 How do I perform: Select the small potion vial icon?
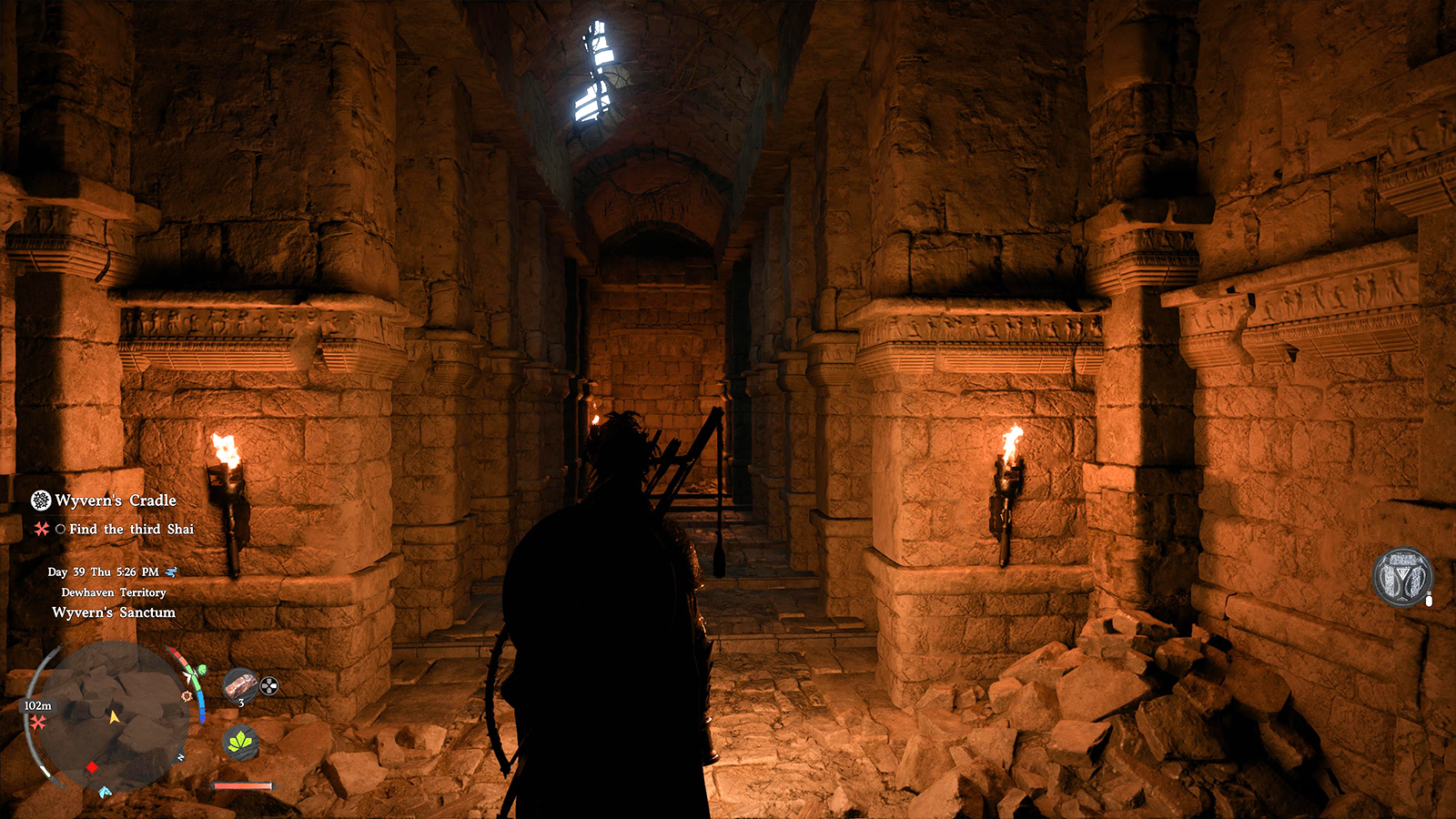point(1429,601)
